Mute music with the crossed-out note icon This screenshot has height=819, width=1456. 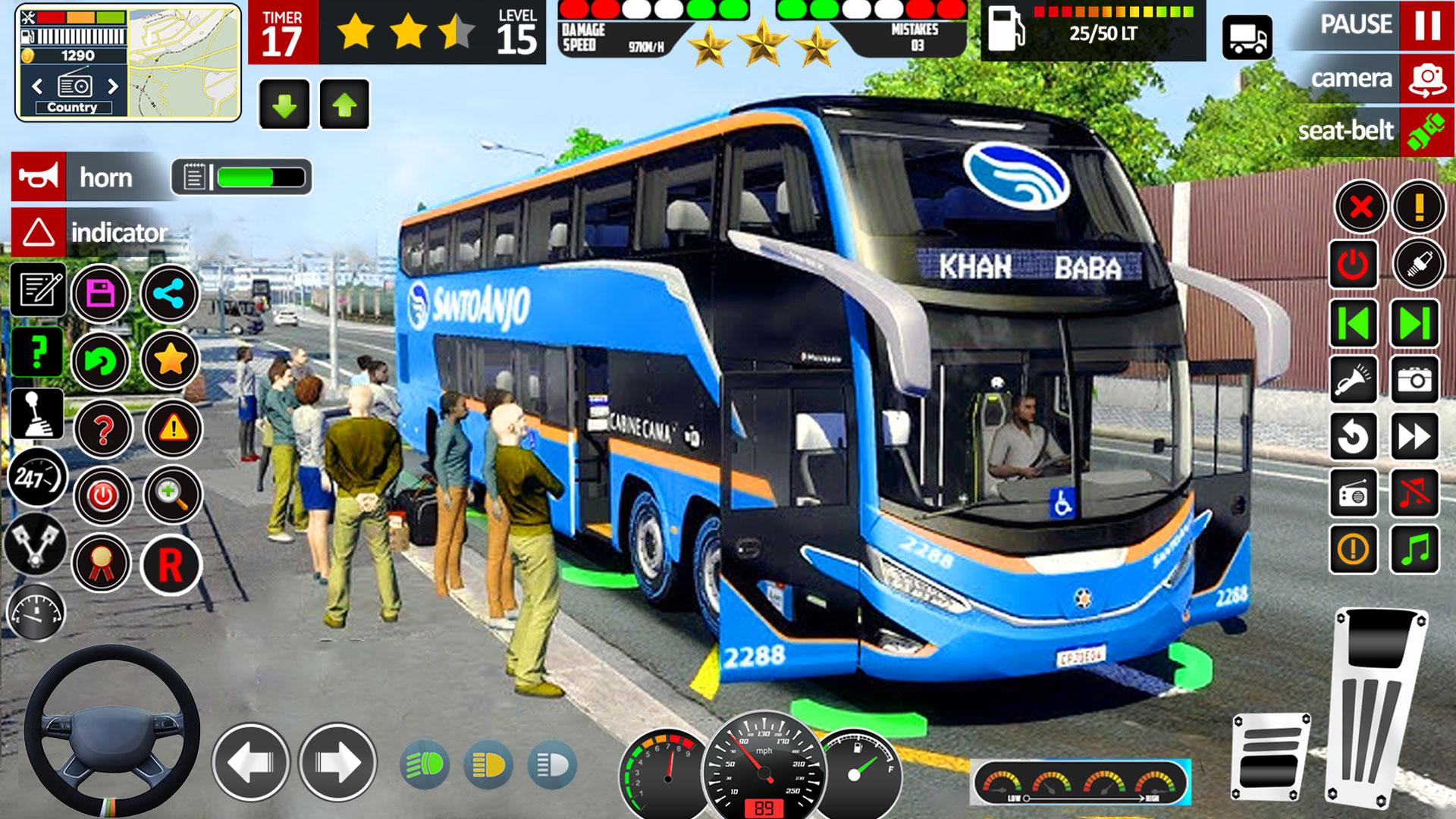(x=1415, y=493)
